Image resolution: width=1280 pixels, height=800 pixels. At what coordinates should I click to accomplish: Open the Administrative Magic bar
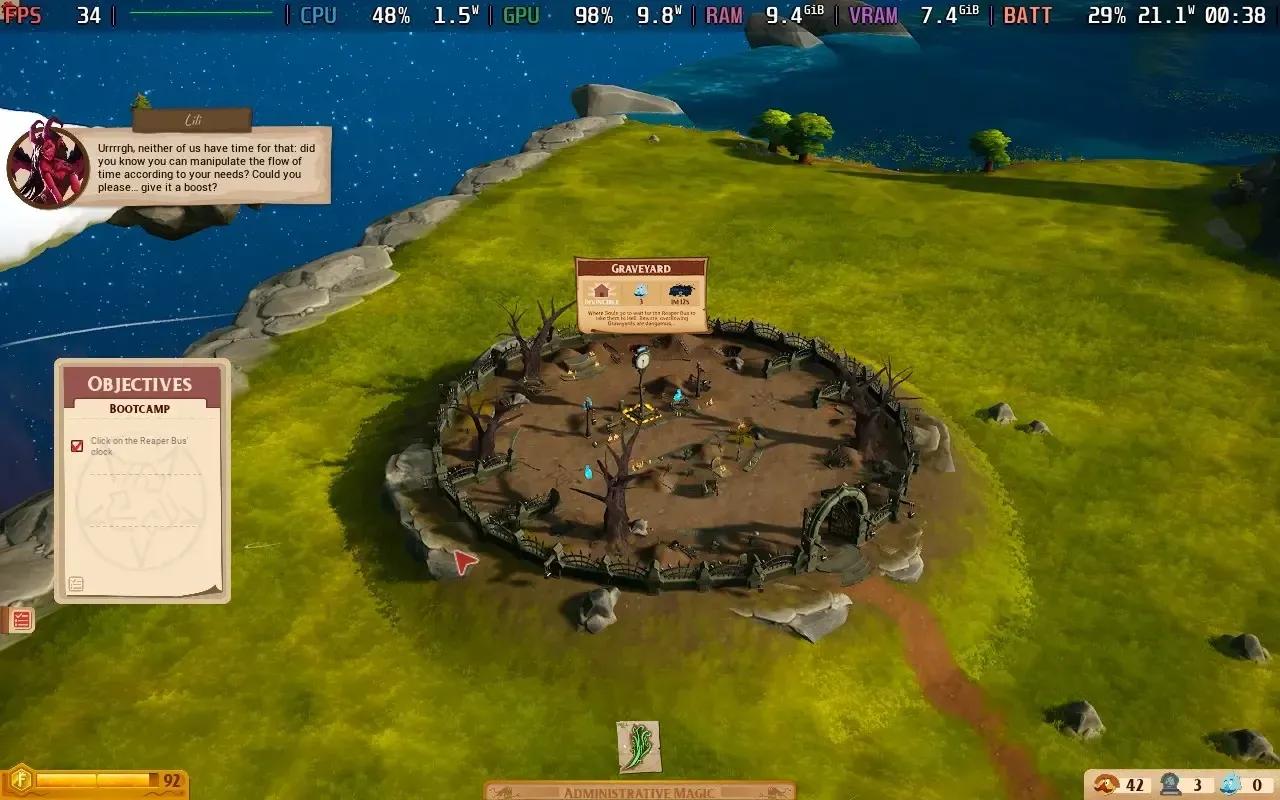point(639,792)
